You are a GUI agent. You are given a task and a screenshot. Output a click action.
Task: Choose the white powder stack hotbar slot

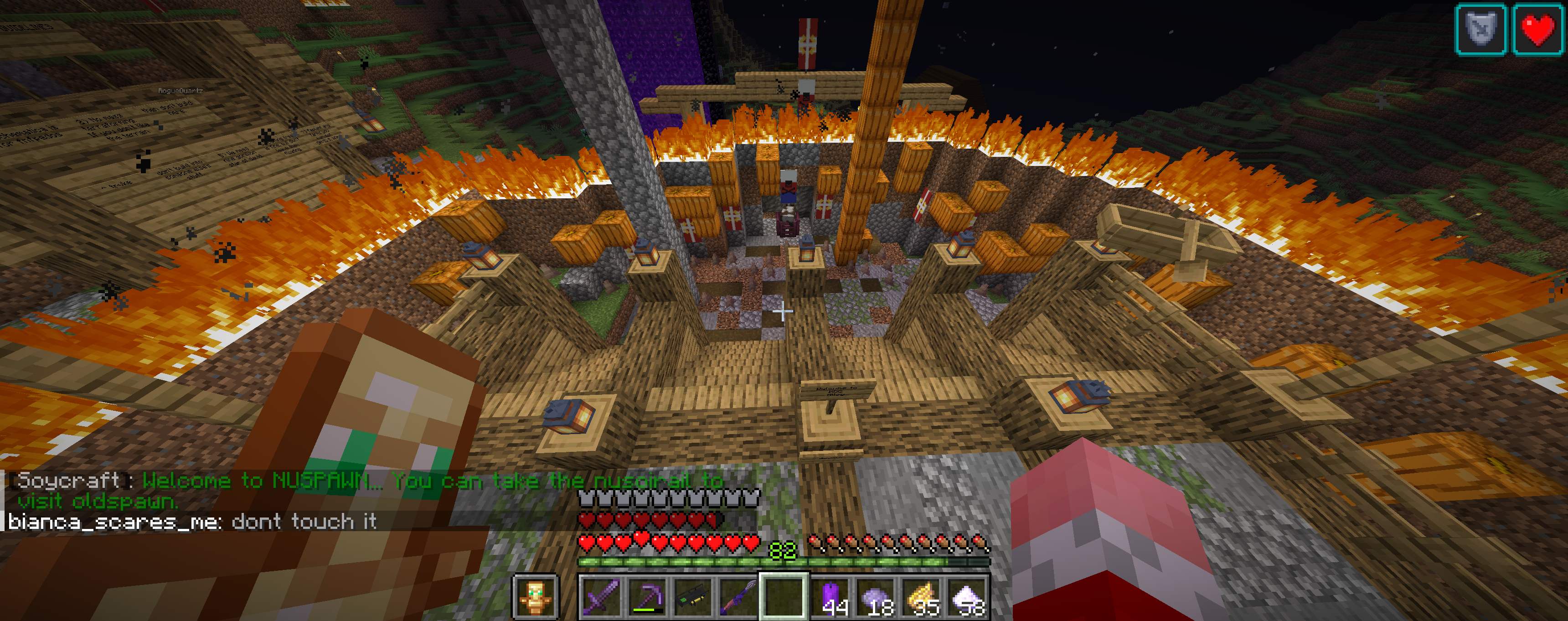click(x=968, y=597)
